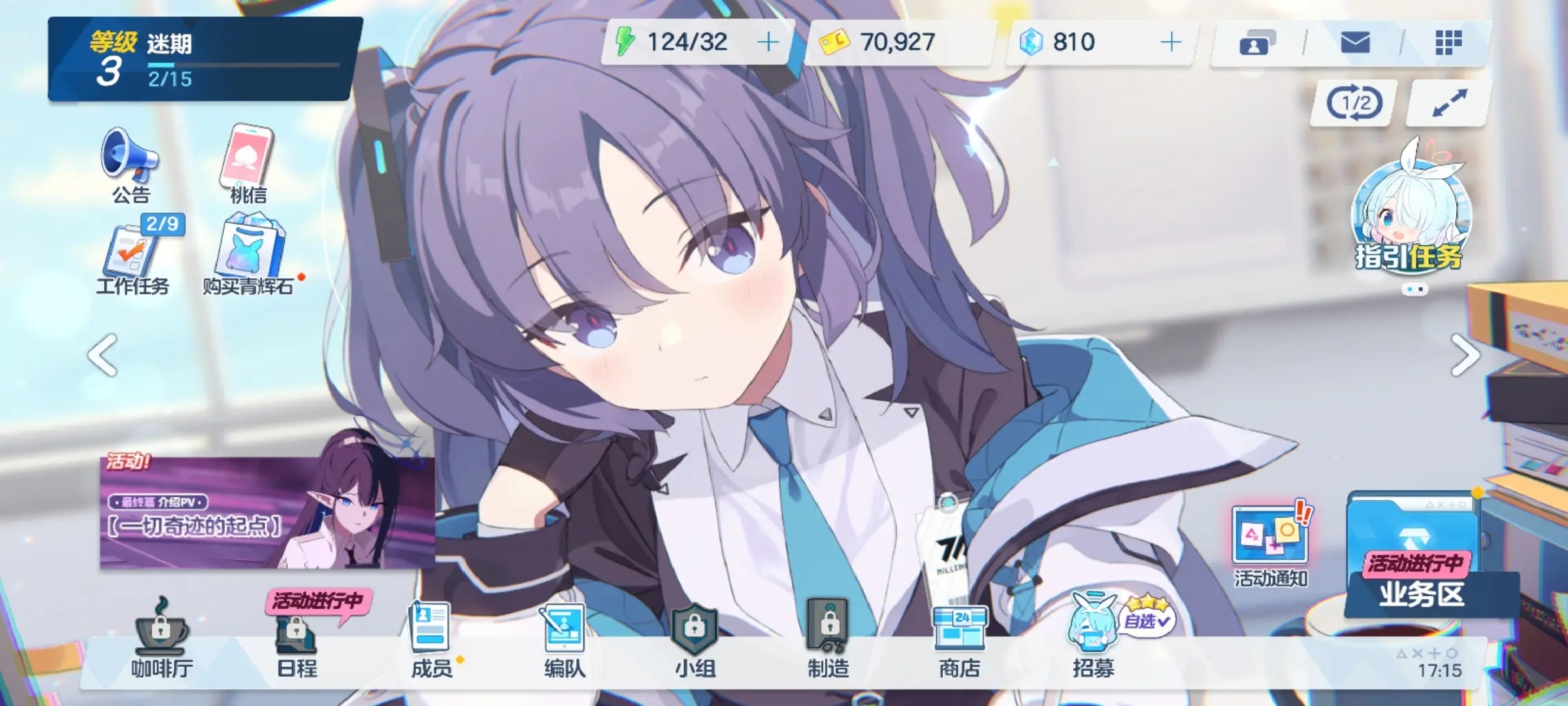Screen dimensions: 1568x706
Task: Add gems with the plus beside 810
Action: pyautogui.click(x=1171, y=42)
